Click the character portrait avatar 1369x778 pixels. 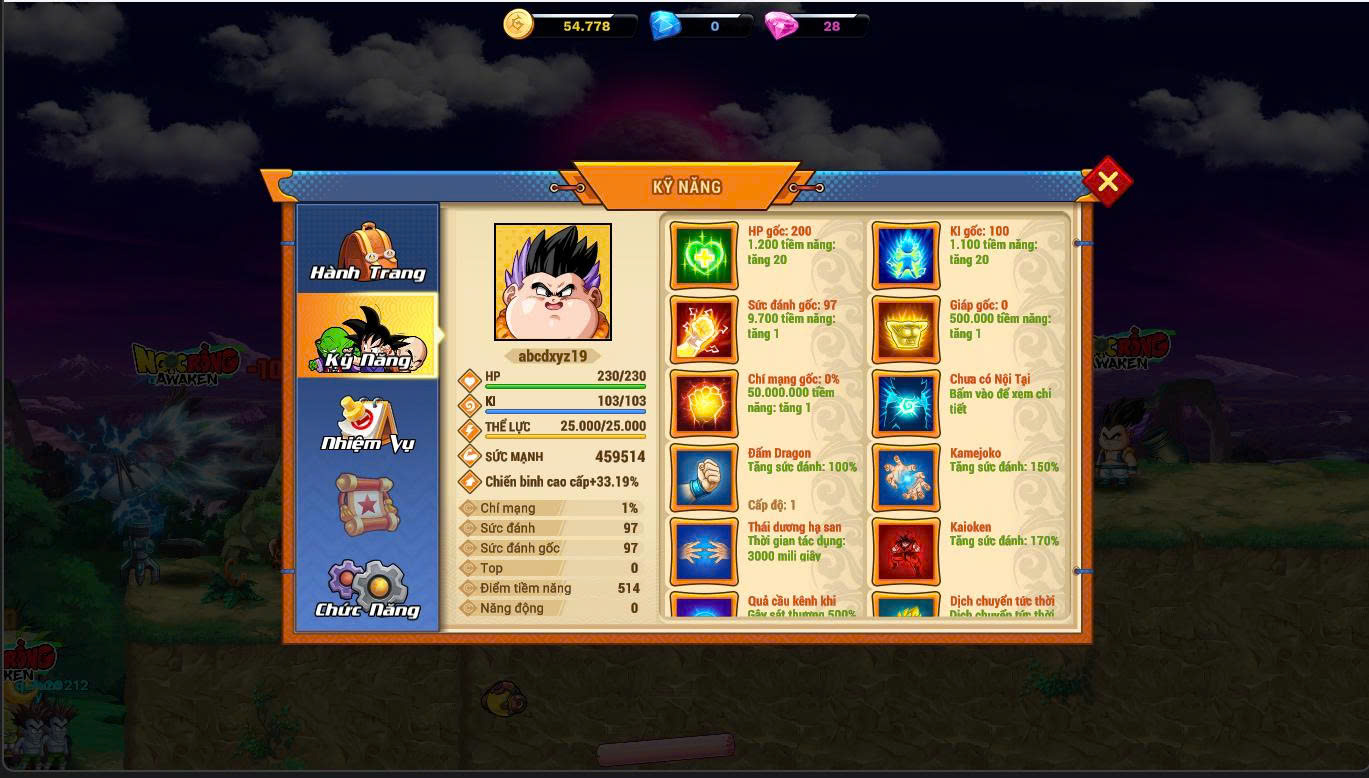point(553,282)
